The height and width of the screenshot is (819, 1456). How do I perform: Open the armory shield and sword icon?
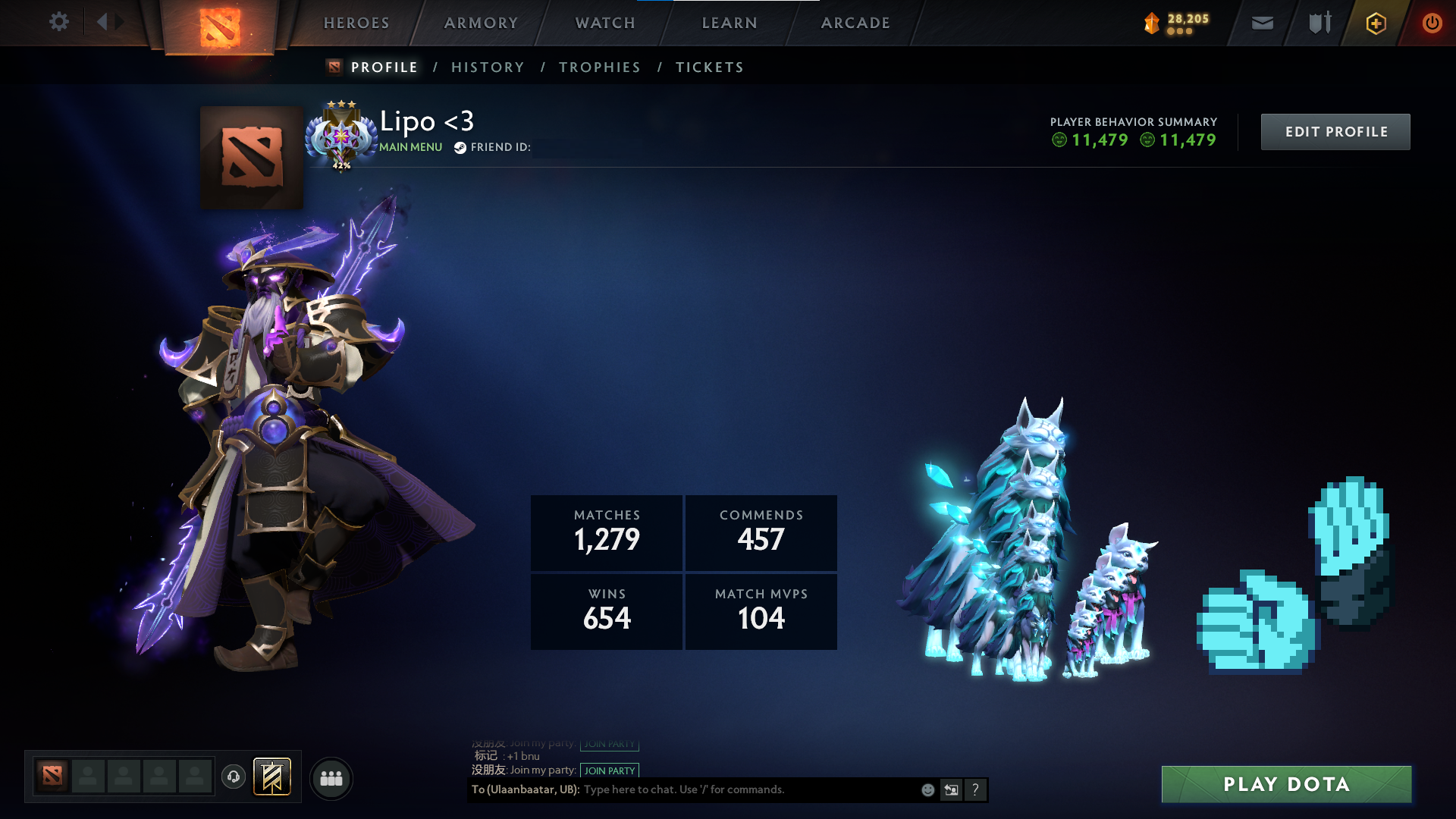coord(1318,23)
